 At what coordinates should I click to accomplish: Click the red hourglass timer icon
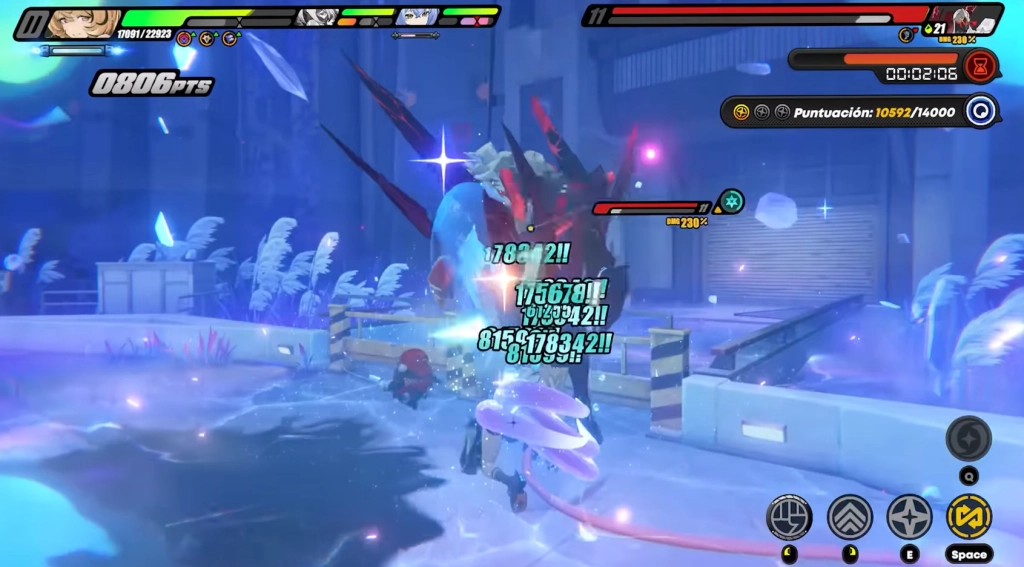click(x=981, y=64)
